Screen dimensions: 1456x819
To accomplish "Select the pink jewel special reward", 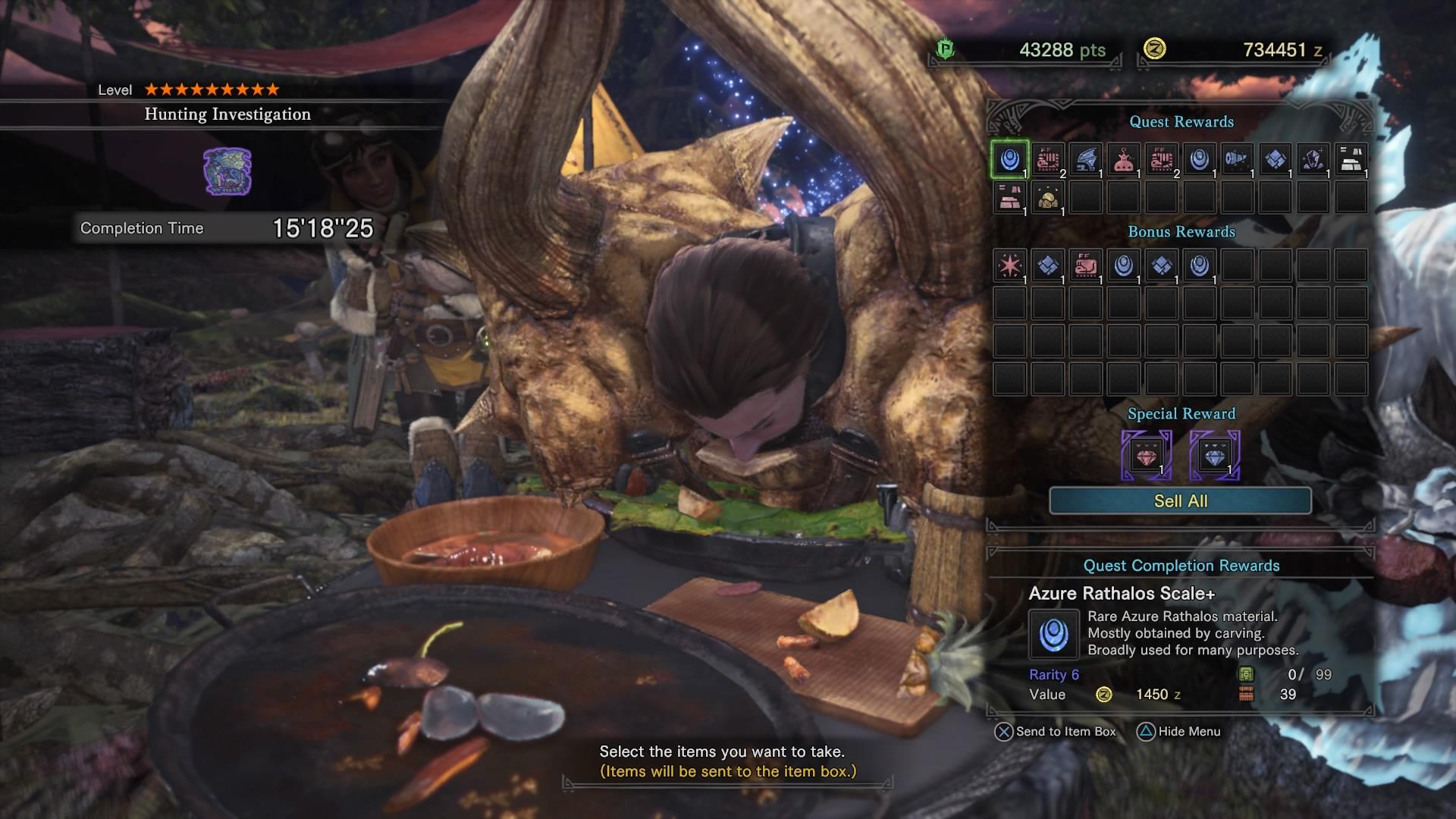I will pyautogui.click(x=1146, y=456).
